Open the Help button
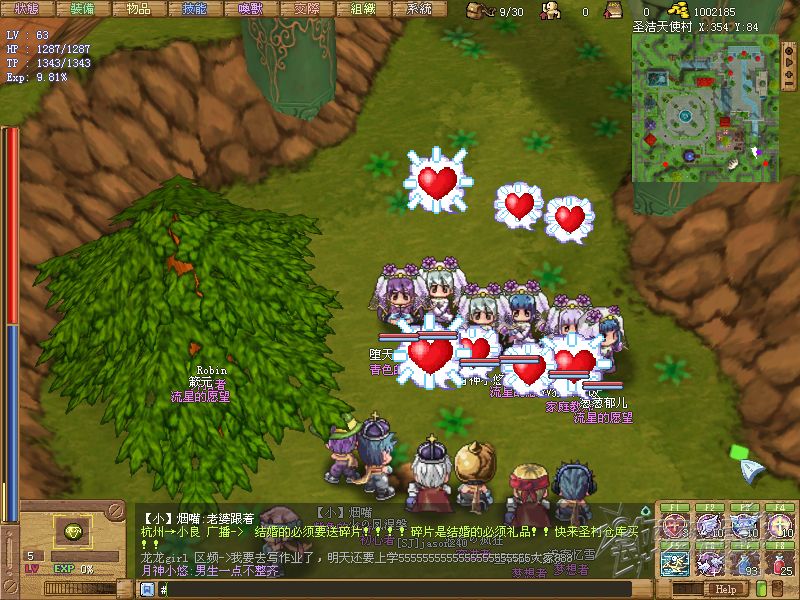Viewport: 800px width, 600px height. [x=725, y=590]
